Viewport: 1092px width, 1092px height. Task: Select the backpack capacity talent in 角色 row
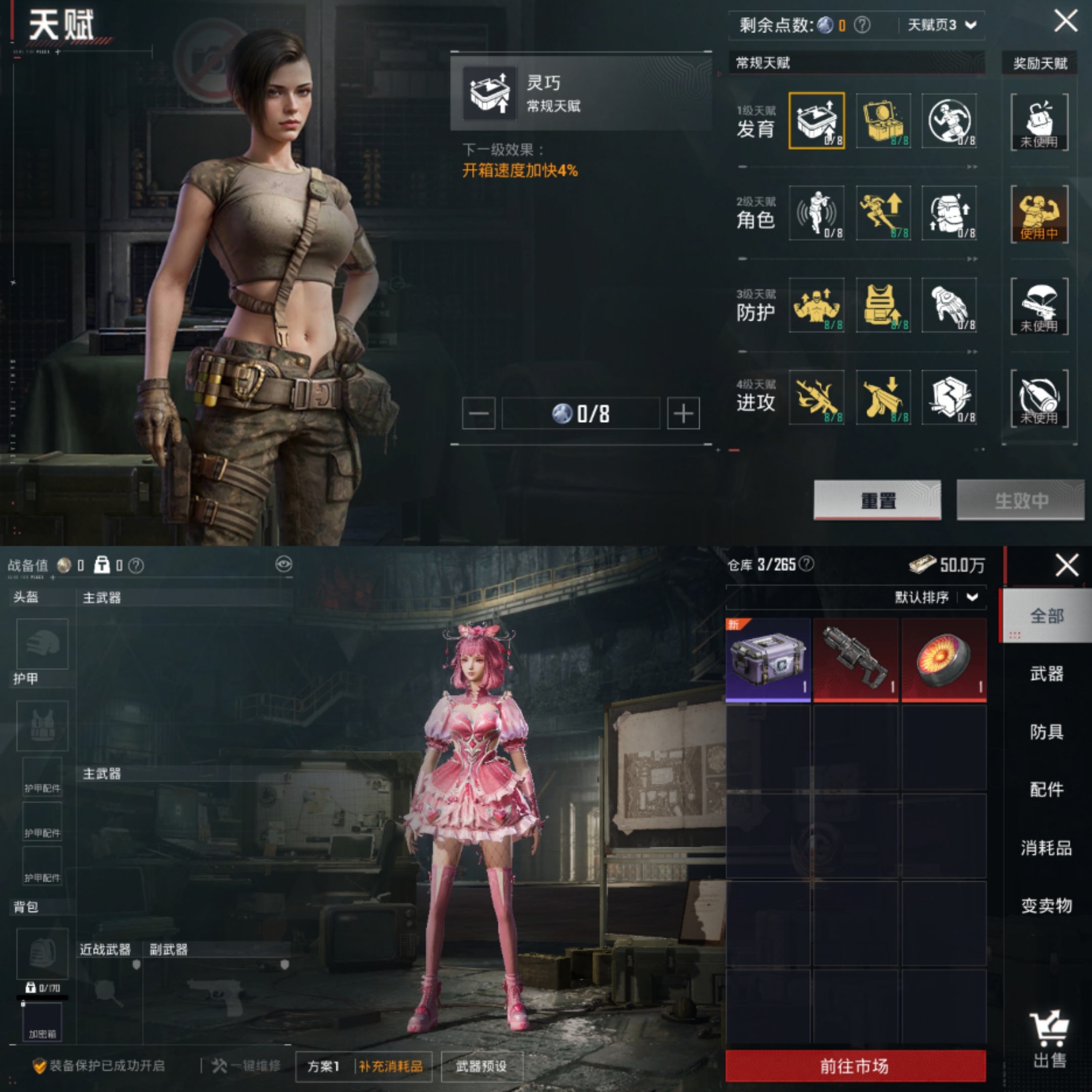click(949, 214)
